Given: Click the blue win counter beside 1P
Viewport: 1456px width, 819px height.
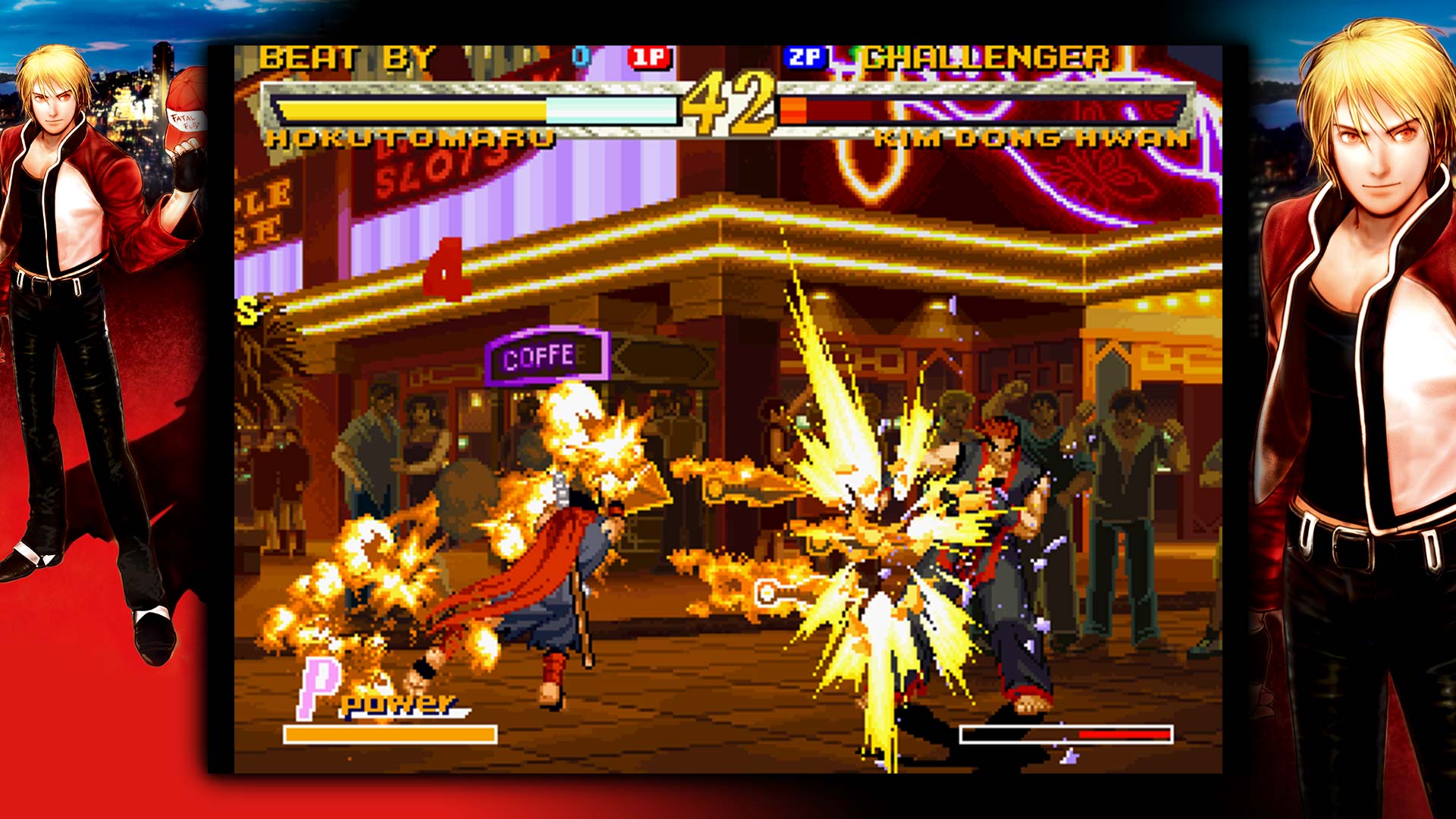Looking at the screenshot, I should pos(580,54).
